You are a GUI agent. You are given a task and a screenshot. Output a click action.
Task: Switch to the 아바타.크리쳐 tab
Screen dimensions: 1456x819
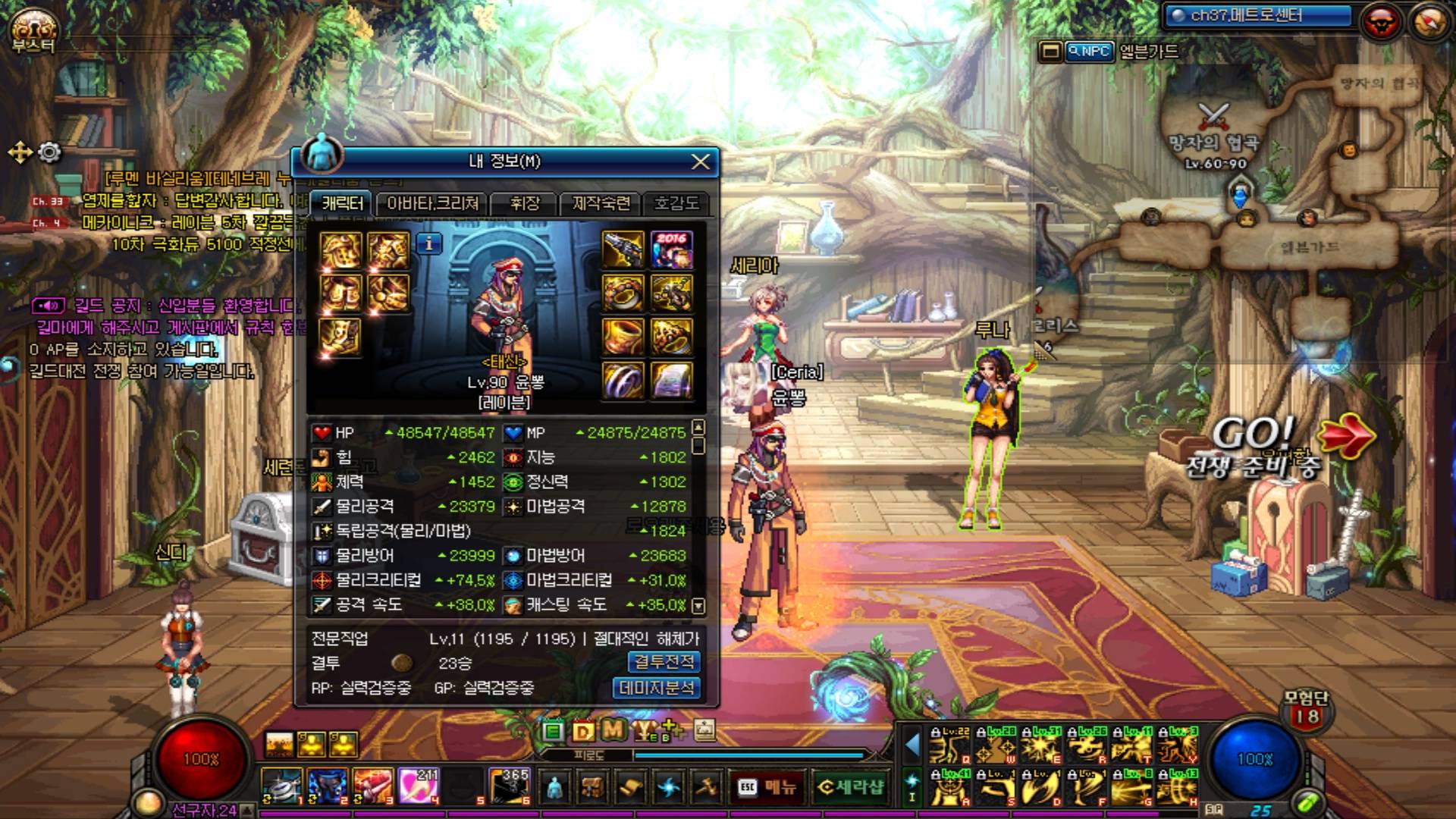point(432,203)
